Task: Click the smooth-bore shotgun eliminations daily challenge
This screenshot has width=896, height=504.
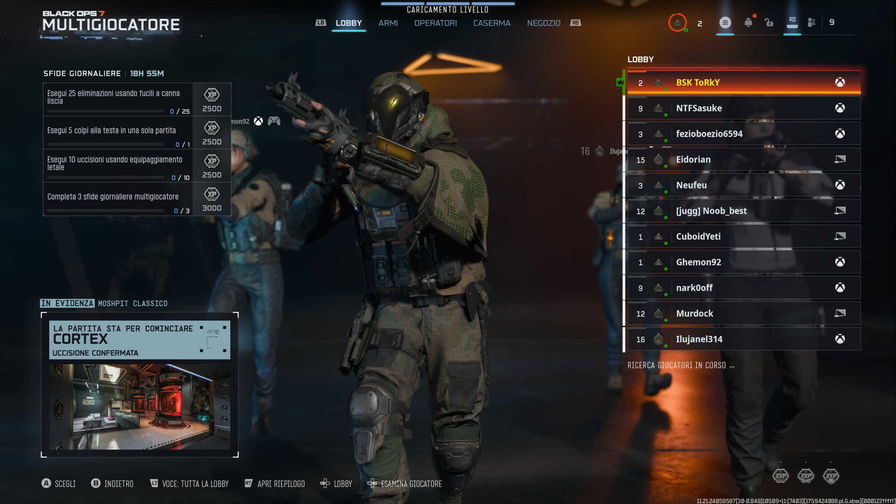Action: [x=118, y=98]
